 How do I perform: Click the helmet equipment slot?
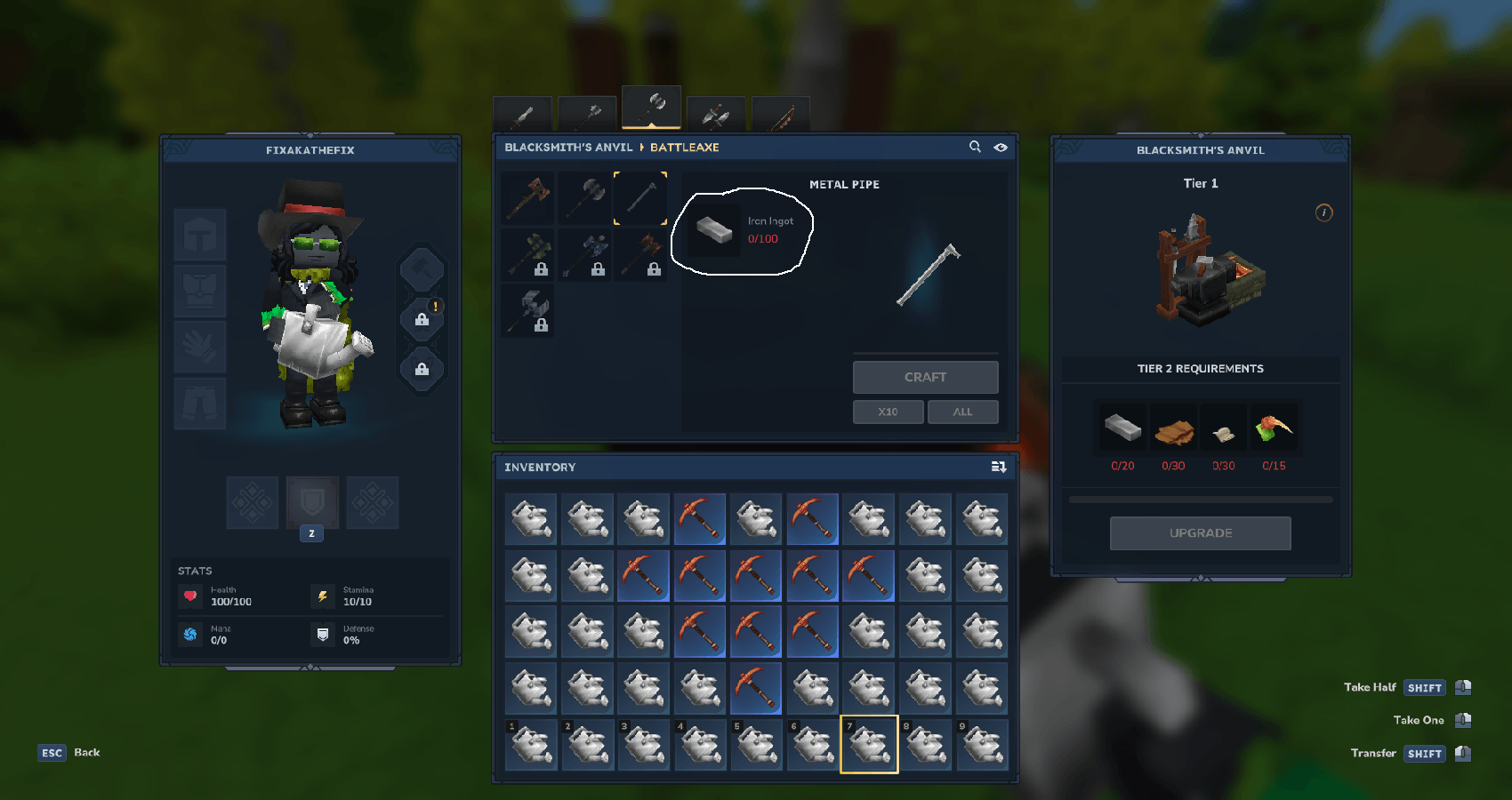[200, 236]
